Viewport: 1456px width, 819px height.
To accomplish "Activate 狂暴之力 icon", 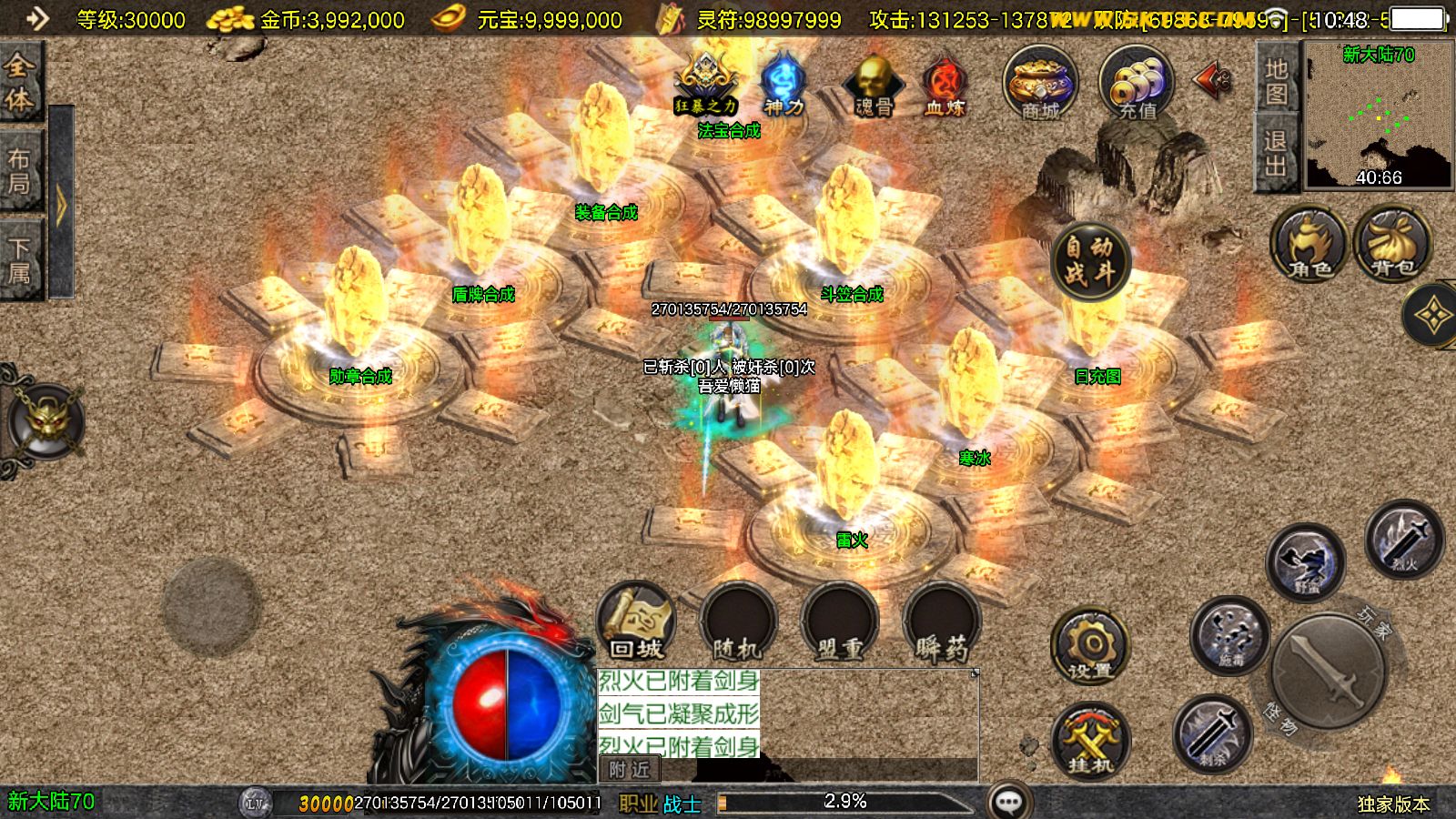I will [x=705, y=84].
